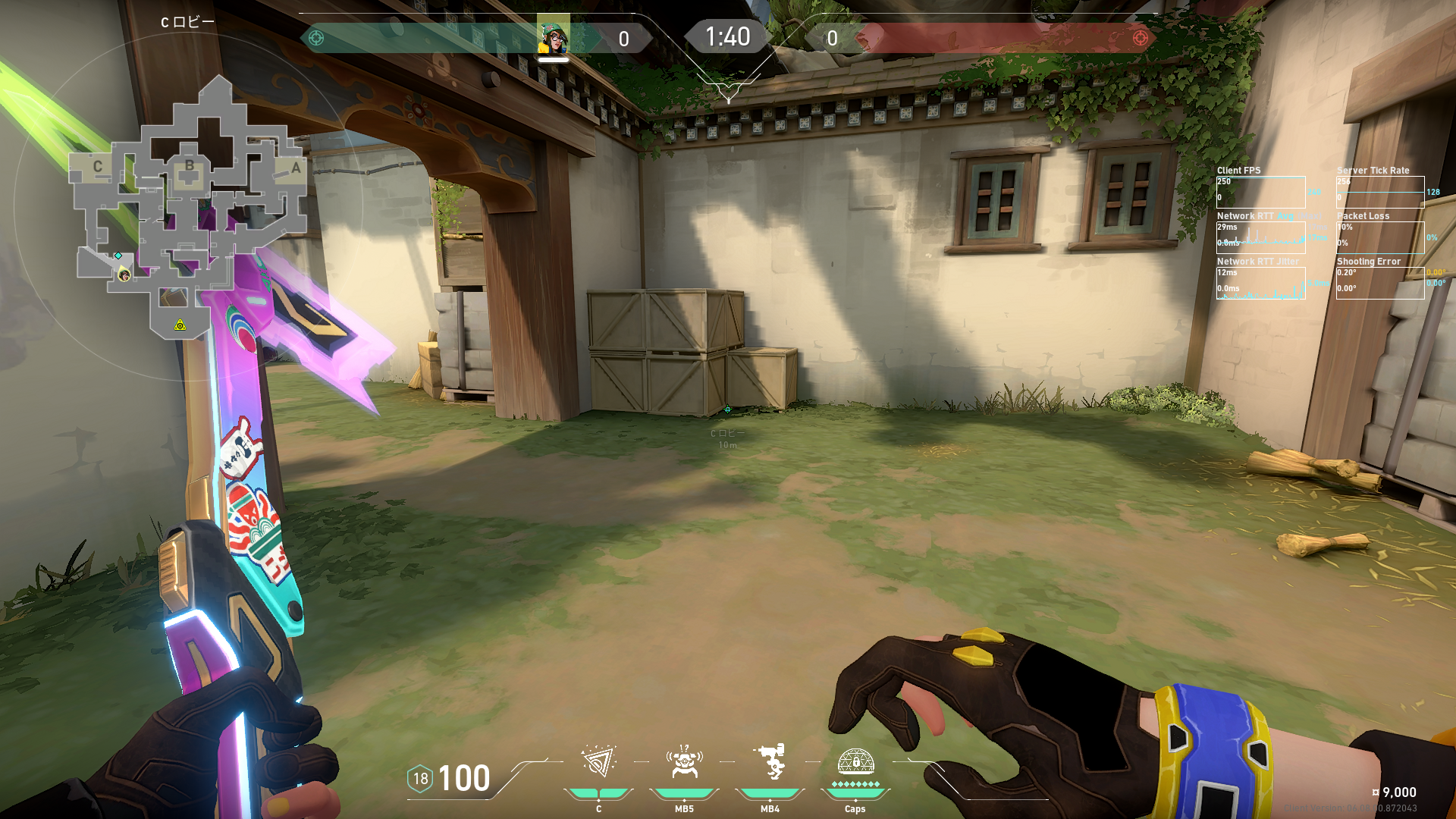Screen dimensions: 1456x819
Task: Activate the Turret ability icon
Action: click(770, 762)
